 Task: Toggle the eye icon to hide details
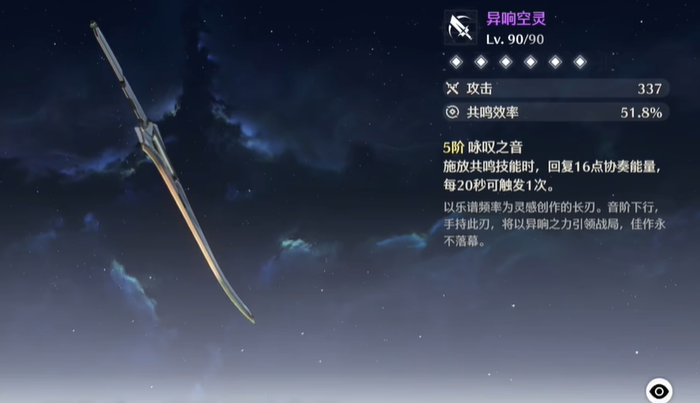pyautogui.click(x=659, y=390)
